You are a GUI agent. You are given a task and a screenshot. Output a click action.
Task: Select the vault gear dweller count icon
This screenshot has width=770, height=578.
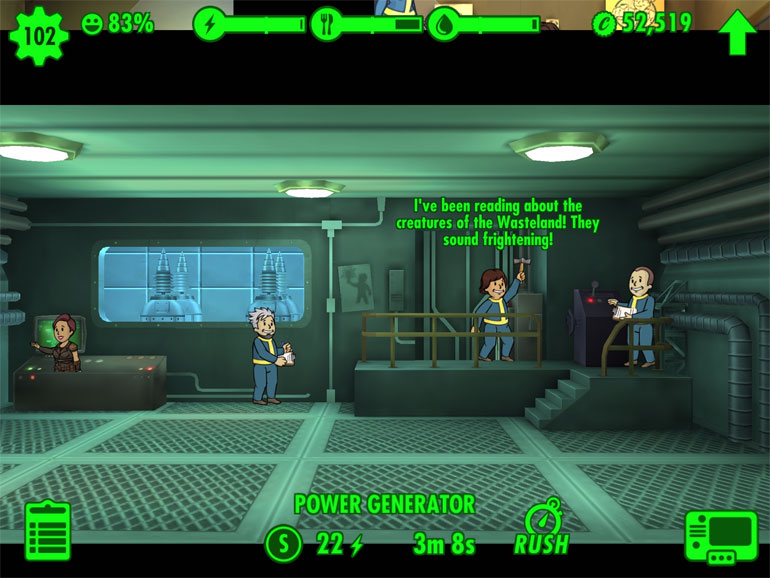38,35
